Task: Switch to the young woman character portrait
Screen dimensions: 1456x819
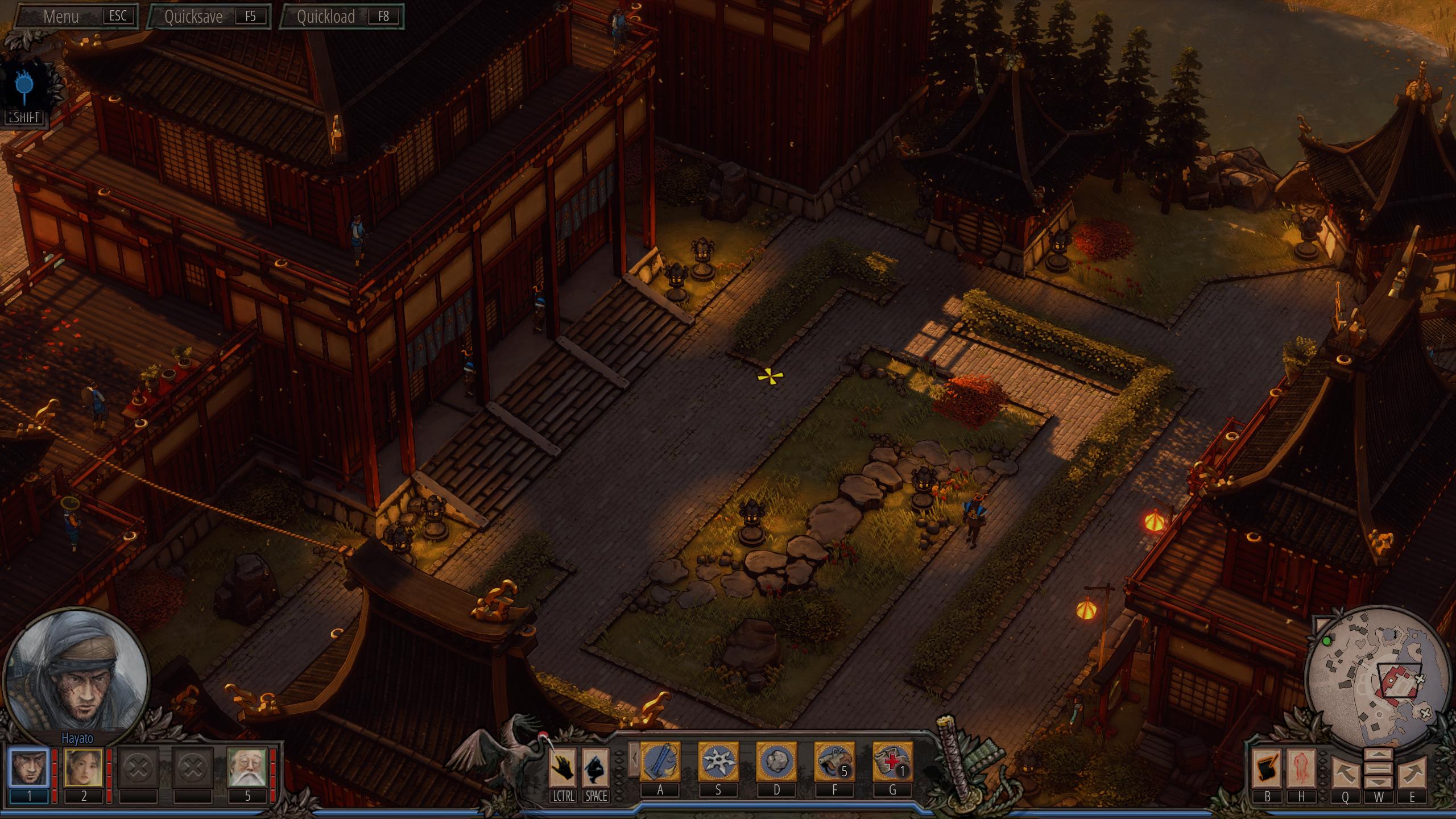Action: [84, 767]
